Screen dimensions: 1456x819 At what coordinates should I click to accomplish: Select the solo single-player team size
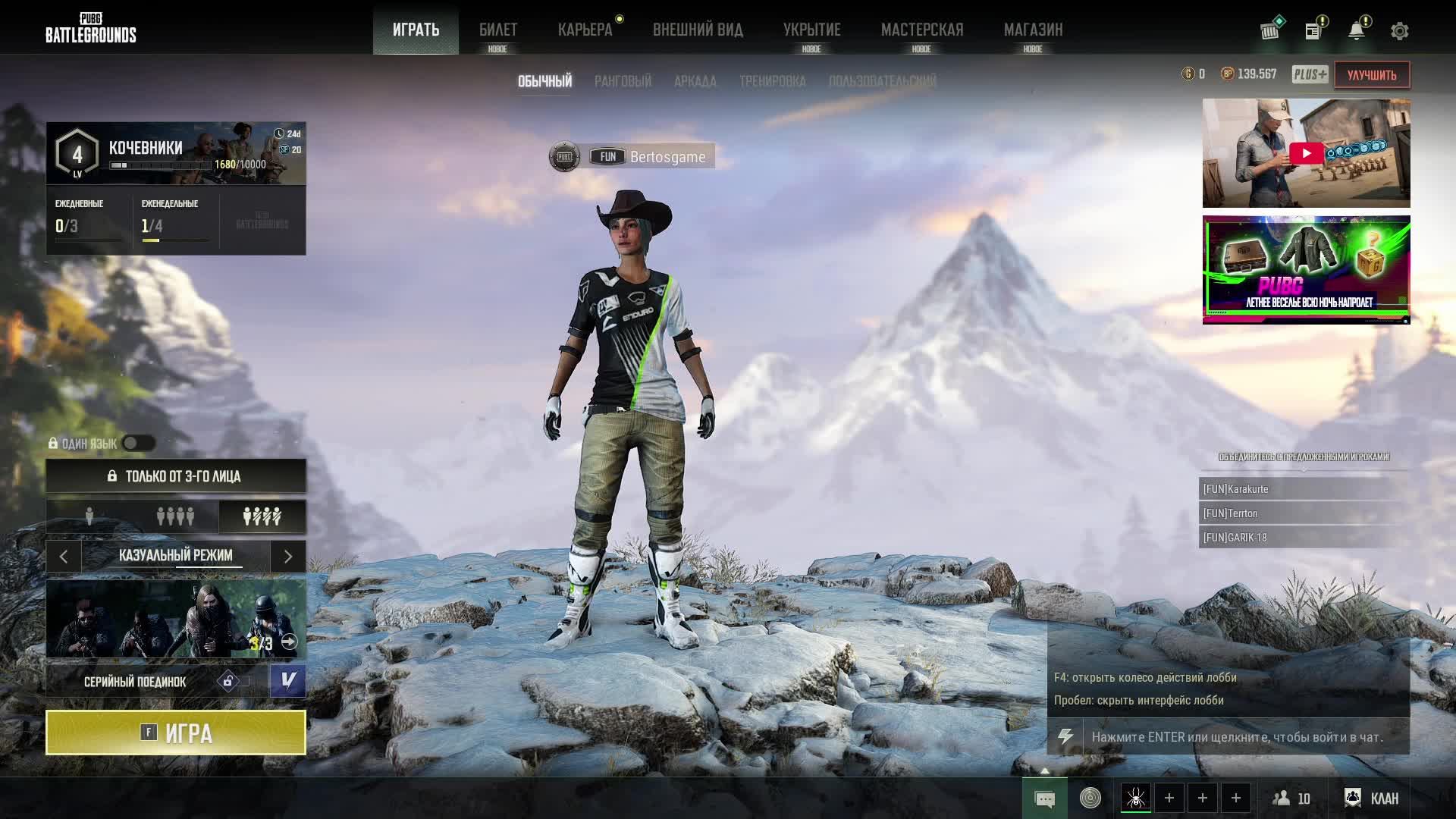pyautogui.click(x=89, y=516)
